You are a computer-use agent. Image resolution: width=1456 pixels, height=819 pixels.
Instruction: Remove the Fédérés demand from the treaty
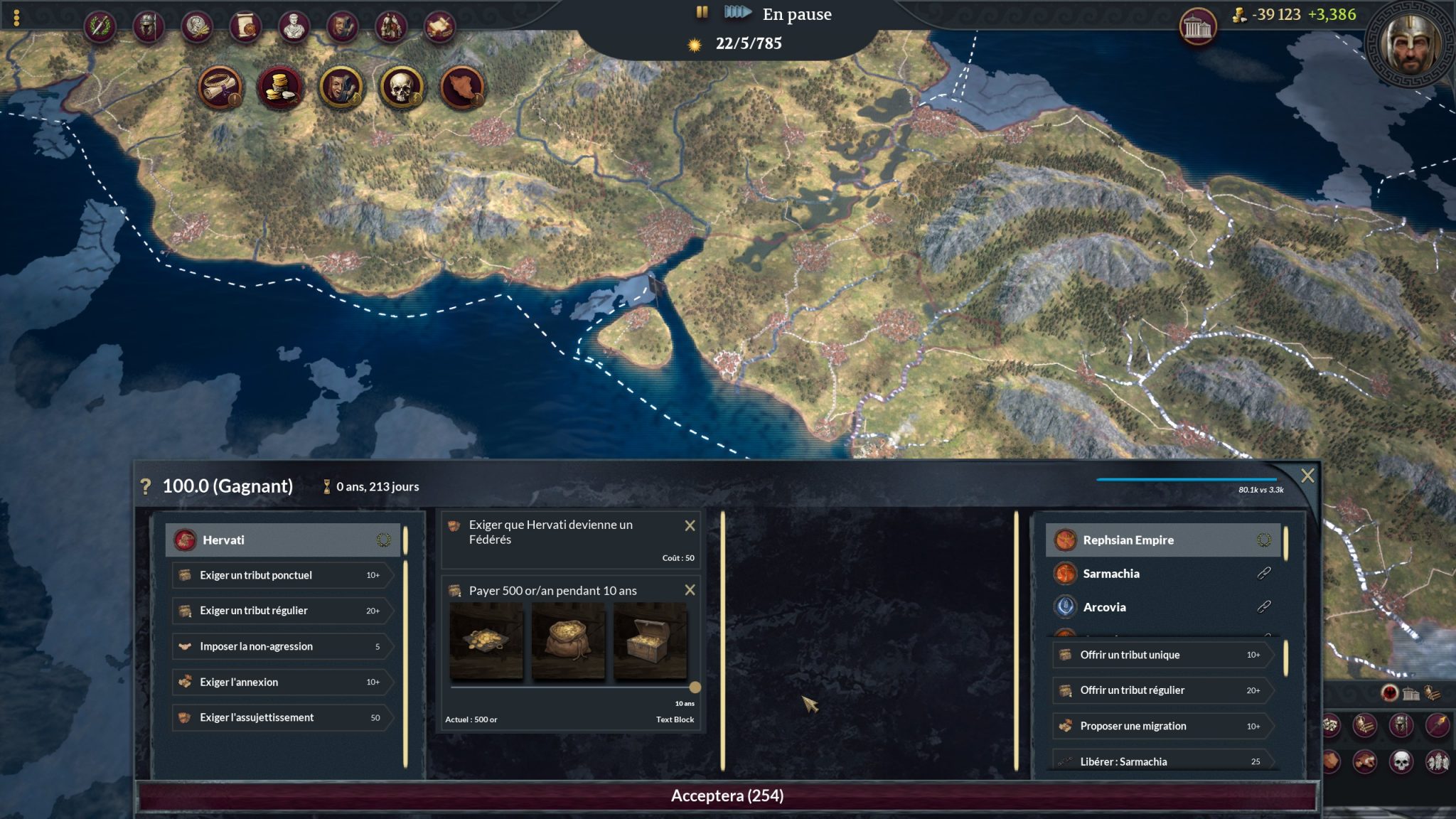689,525
